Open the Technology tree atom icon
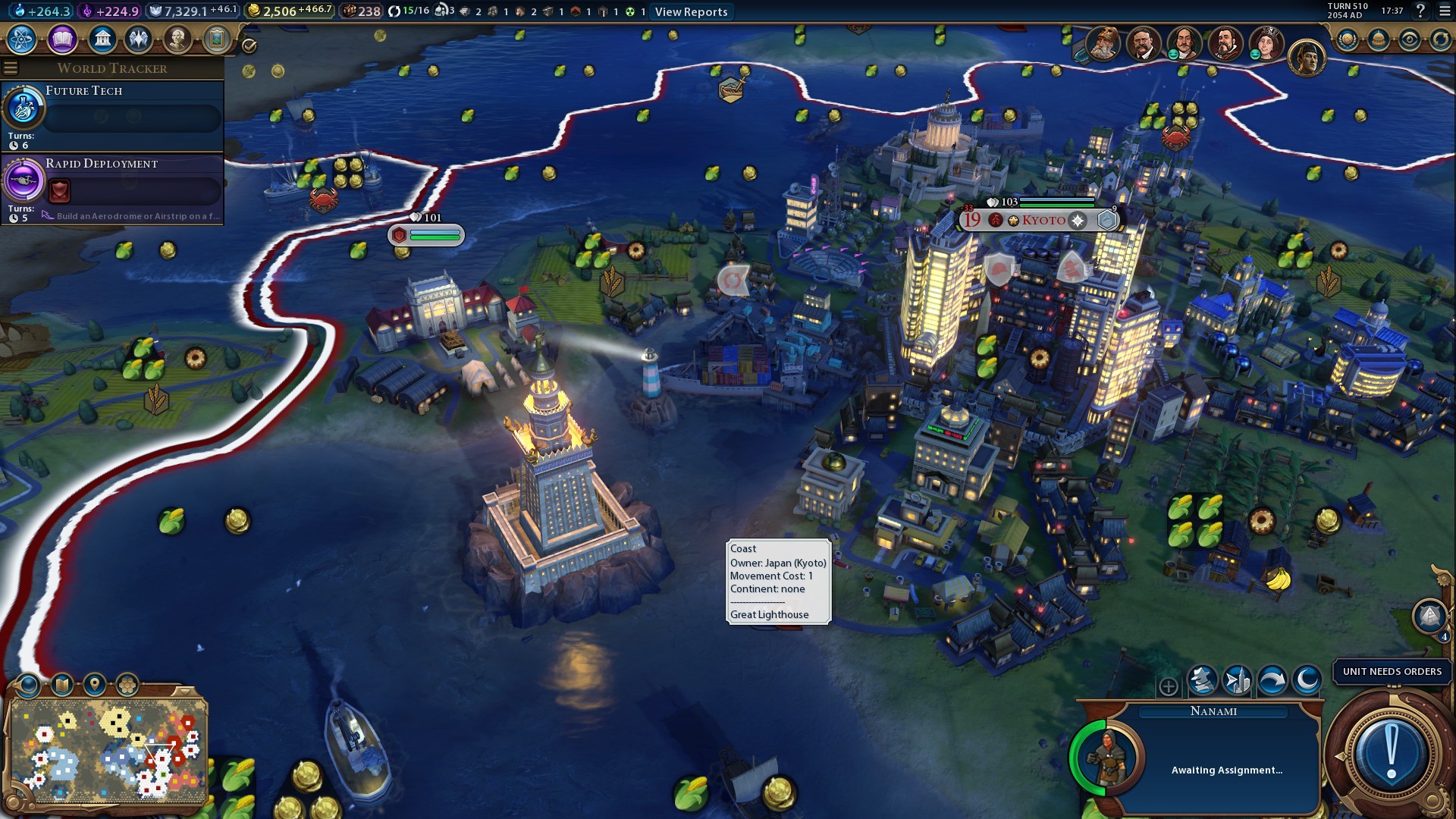This screenshot has width=1456, height=819. (22, 39)
